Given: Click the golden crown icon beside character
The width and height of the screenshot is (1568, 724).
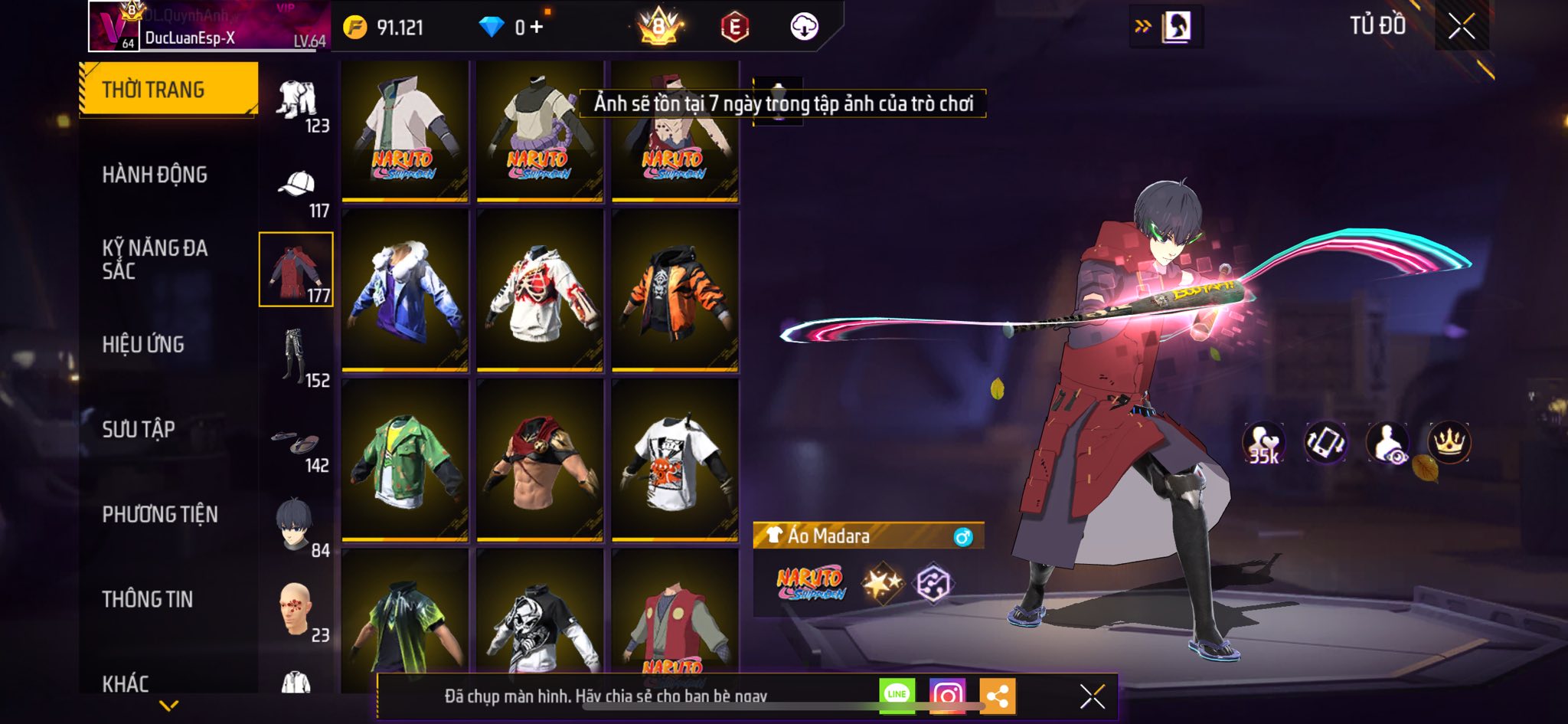Looking at the screenshot, I should 1449,443.
